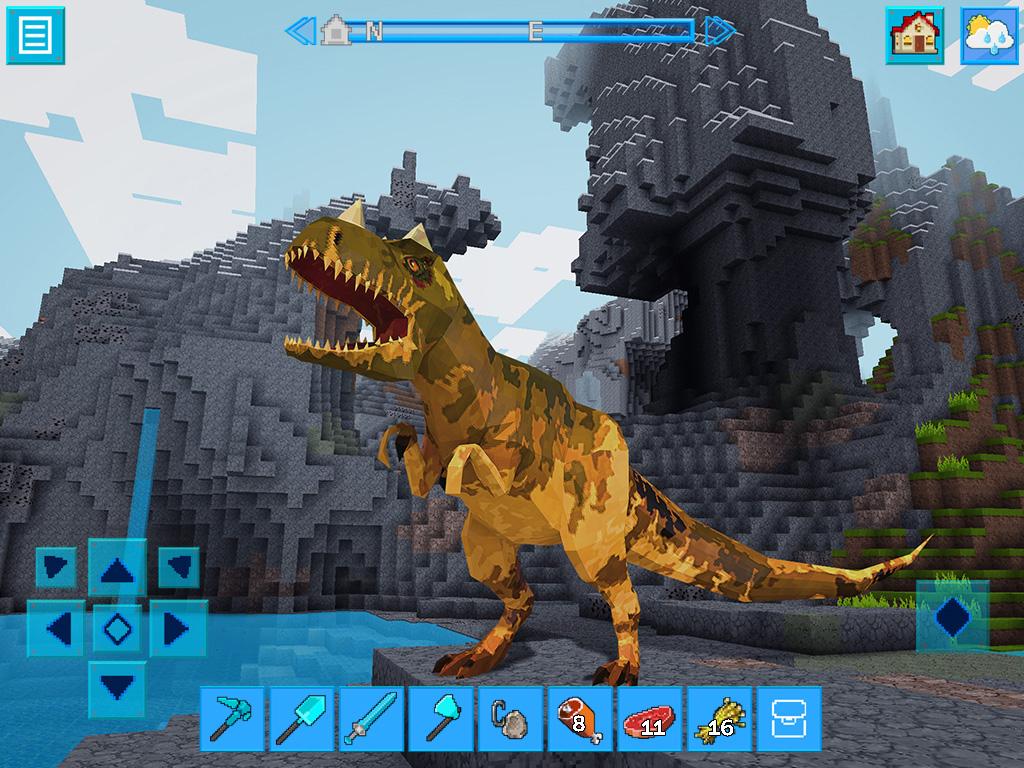Open the hamburger menu button
Screen dimensions: 1024x768
pyautogui.click(x=35, y=35)
